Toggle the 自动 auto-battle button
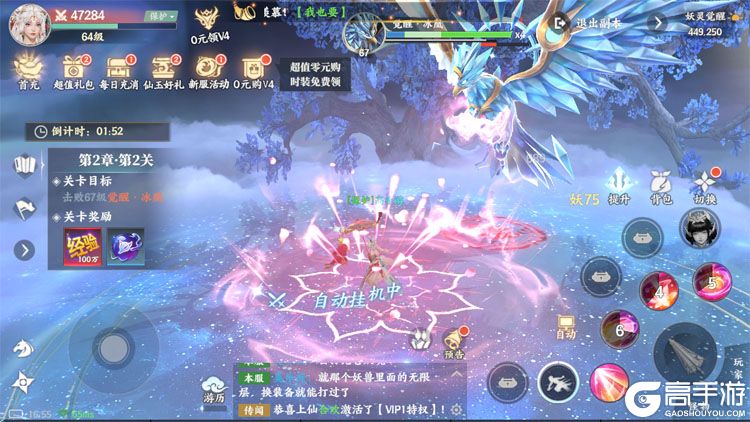The image size is (750, 422). coord(566,325)
